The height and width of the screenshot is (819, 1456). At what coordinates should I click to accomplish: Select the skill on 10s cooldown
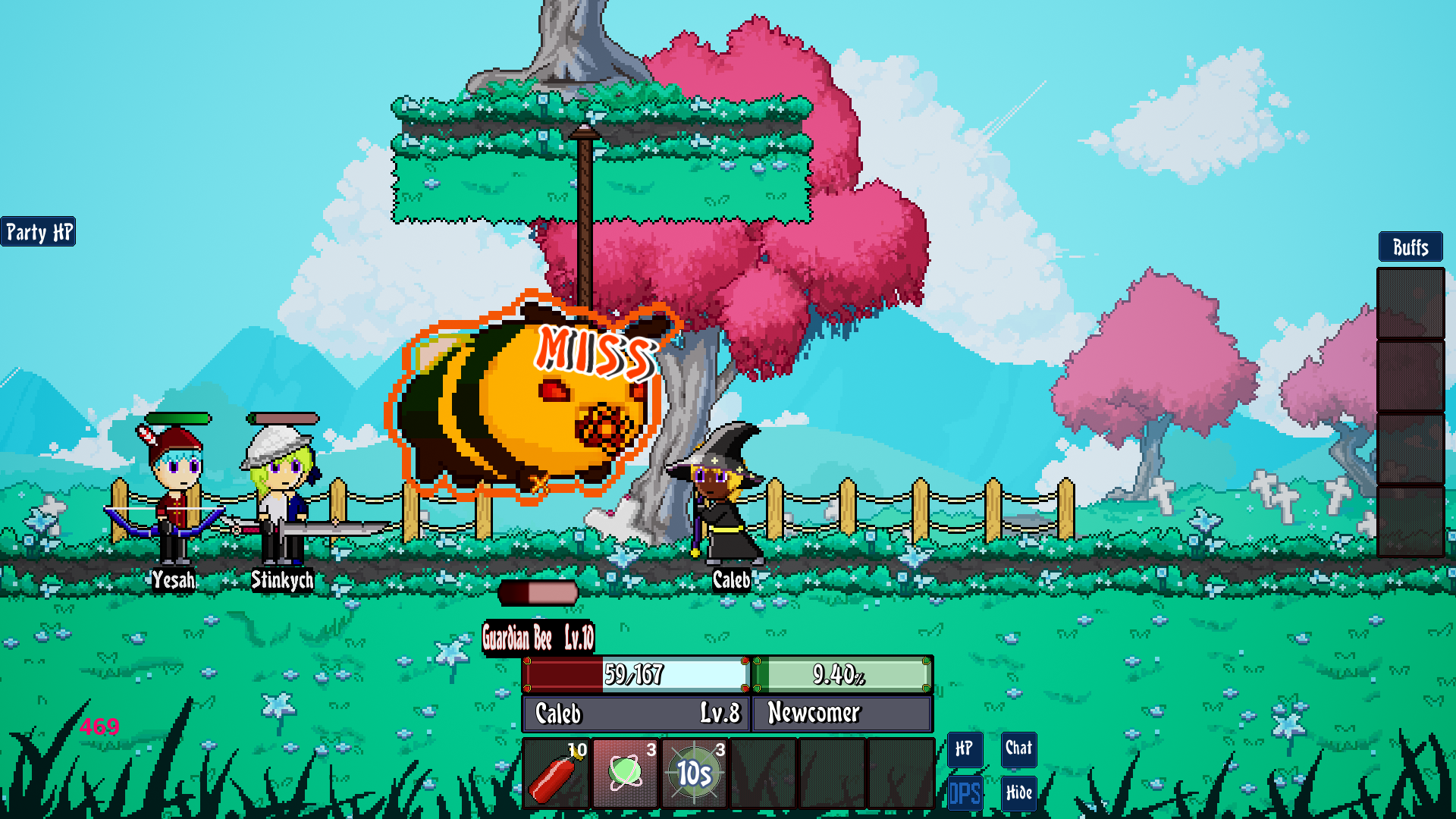tap(695, 773)
